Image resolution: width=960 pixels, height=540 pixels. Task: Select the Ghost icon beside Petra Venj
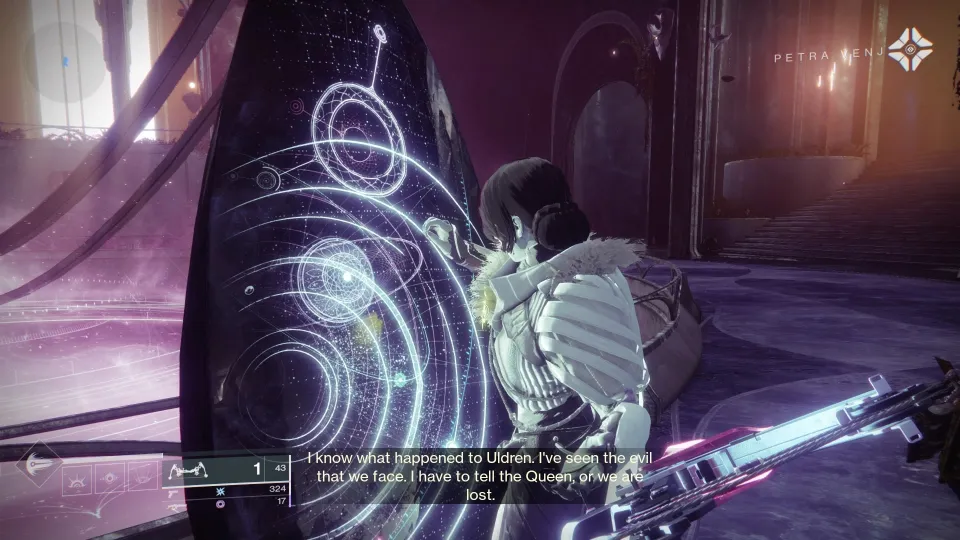[x=910, y=47]
